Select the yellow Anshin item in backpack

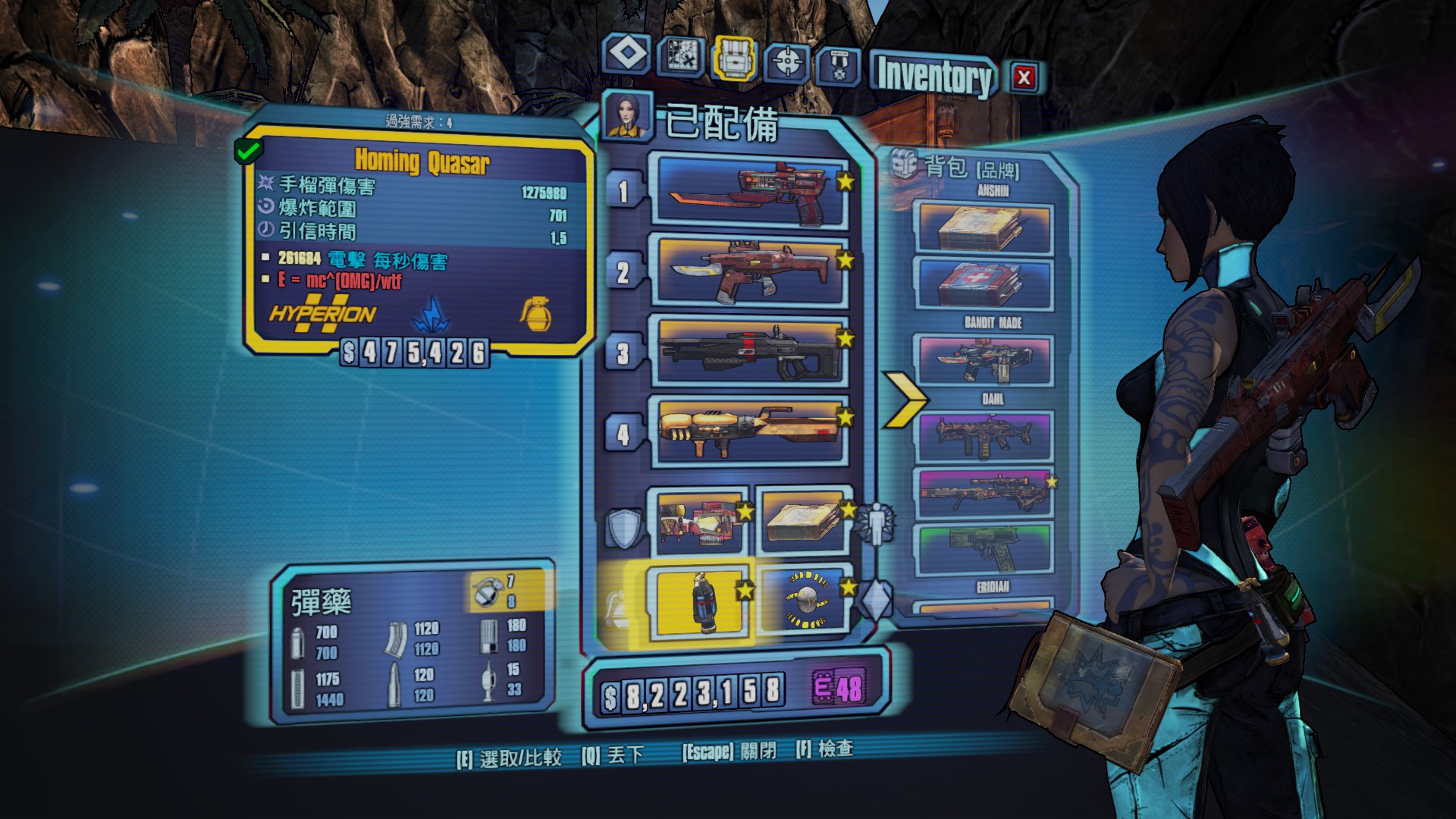pyautogui.click(x=985, y=226)
